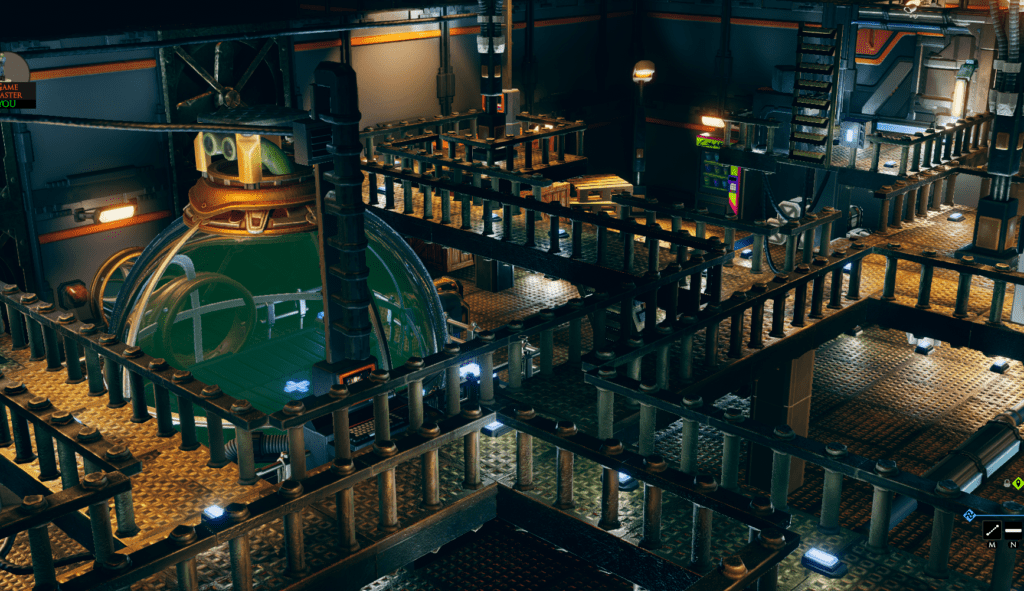Toggle the small padlock lock icon
Viewport: 1024px width, 591px height.
pyautogui.click(x=1006, y=483)
